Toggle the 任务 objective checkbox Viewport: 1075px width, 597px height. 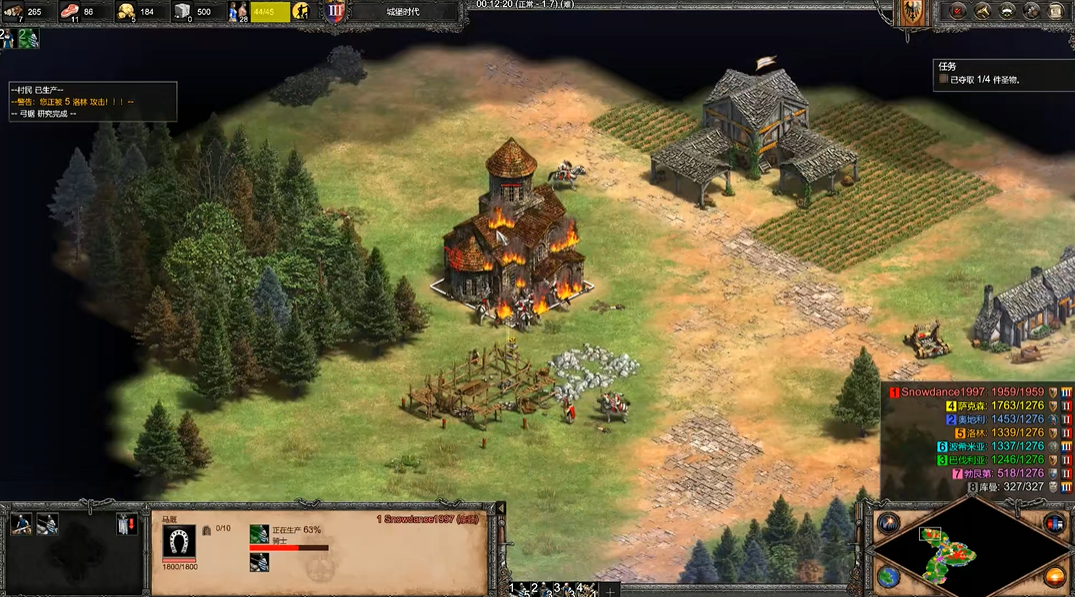click(x=943, y=79)
